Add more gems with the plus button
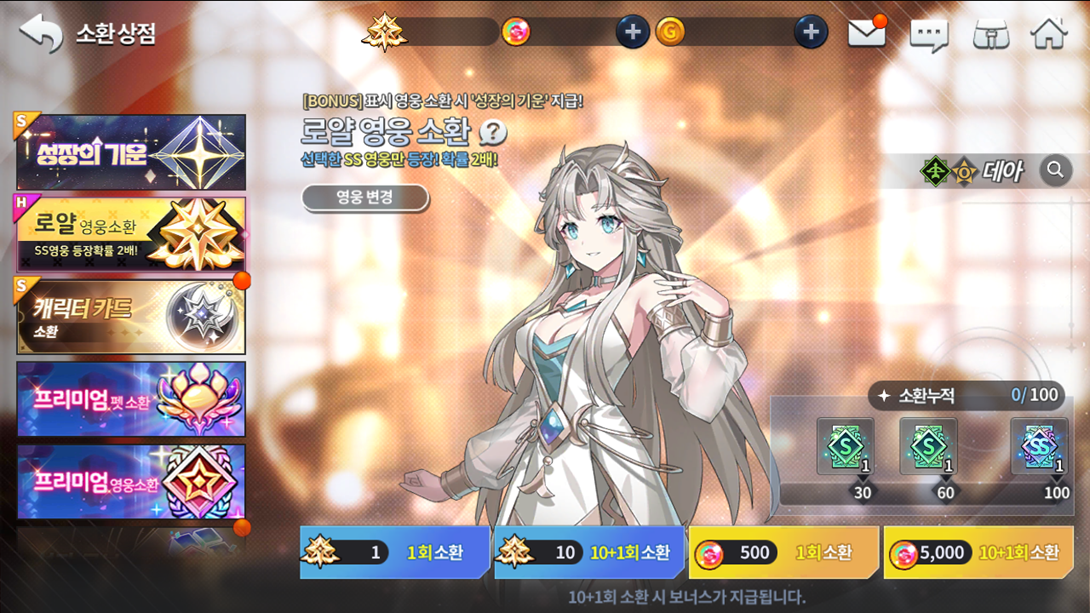 (x=631, y=32)
